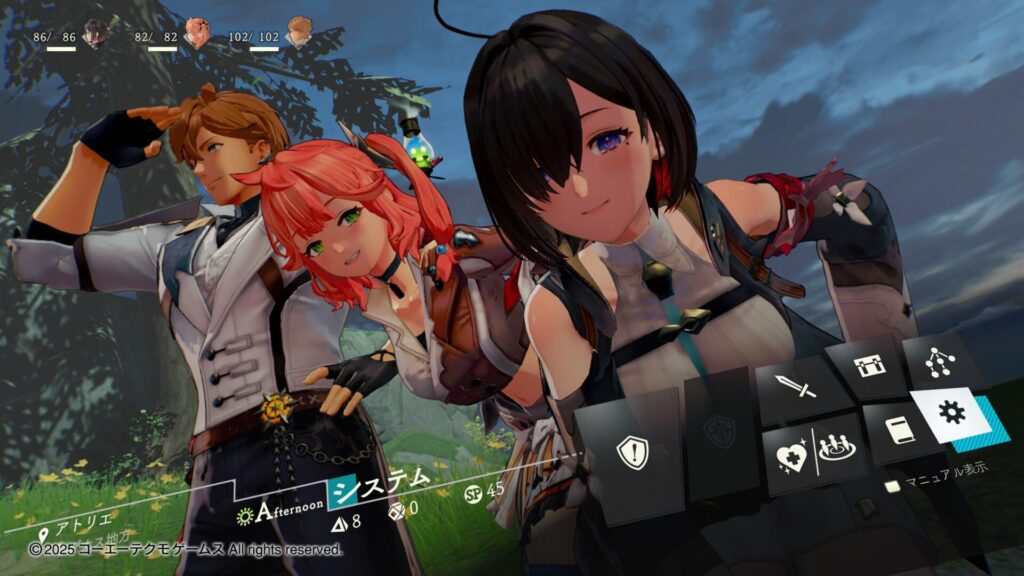Screen dimensions: 1024x576
Task: Select the treasure chest container tile
Action: tap(866, 367)
